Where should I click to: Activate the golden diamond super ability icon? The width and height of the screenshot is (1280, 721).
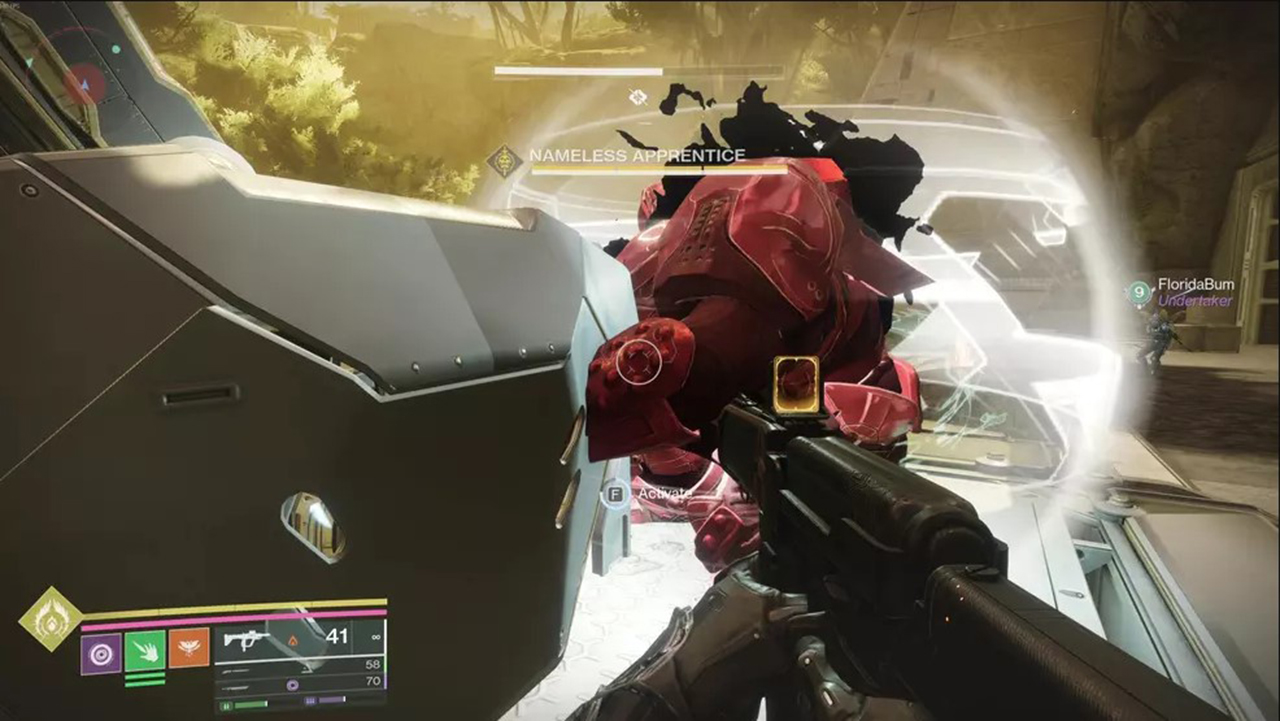click(x=50, y=618)
